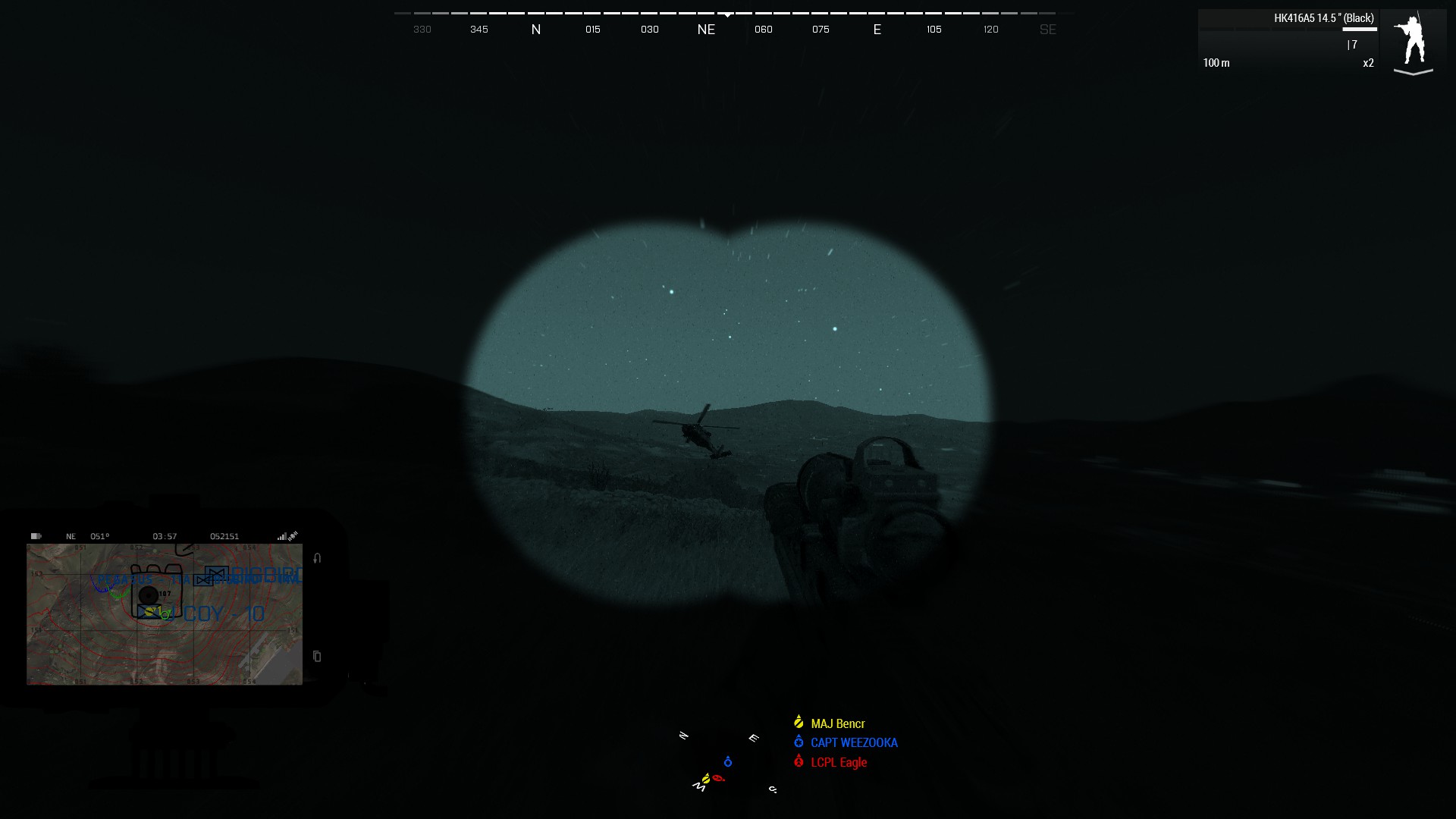The width and height of the screenshot is (1456, 819).
Task: Click the white ammo bar segment
Action: point(1359,29)
